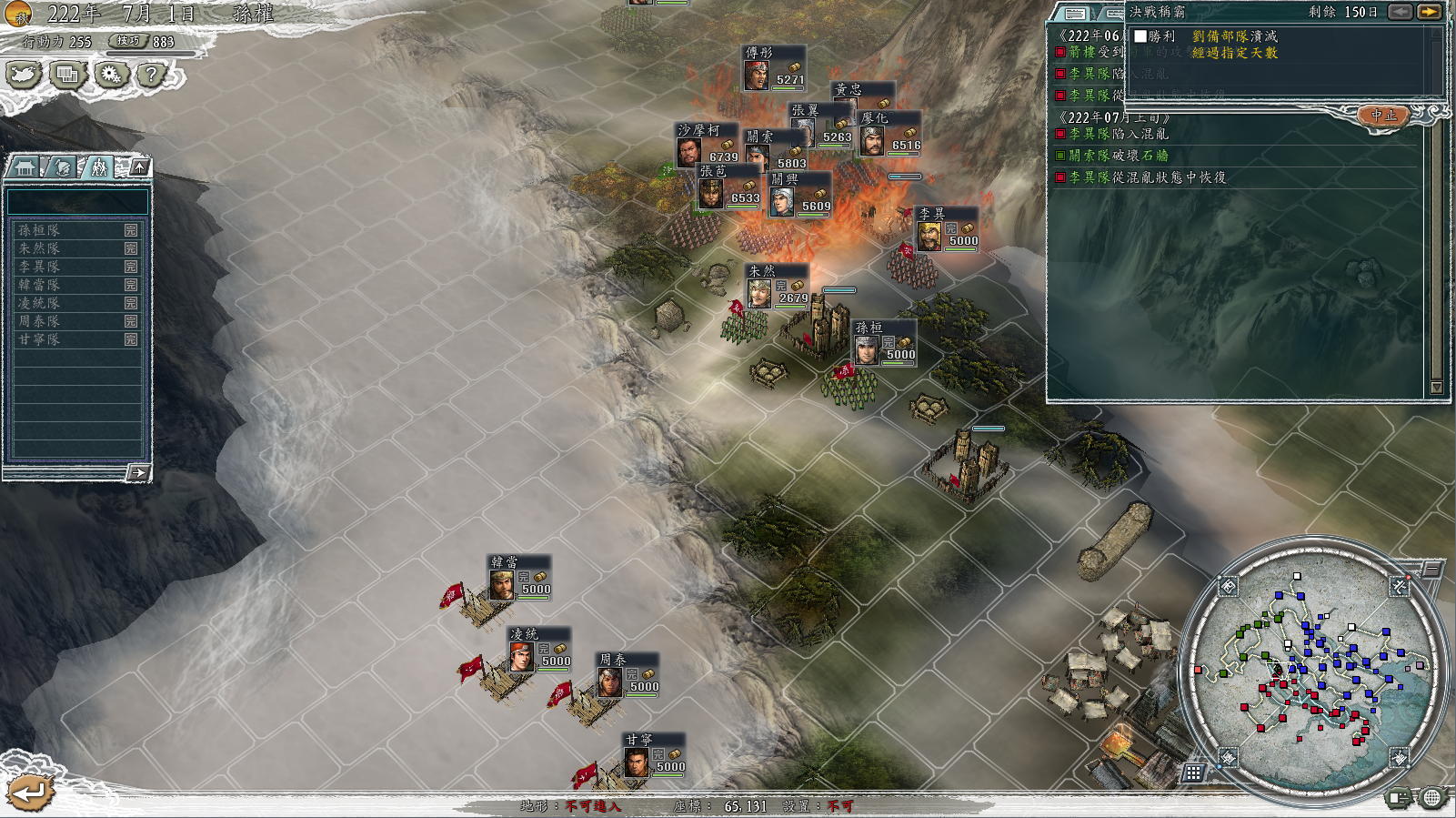Click the overlapping windows icon button
1456x818 pixels.
click(67, 75)
